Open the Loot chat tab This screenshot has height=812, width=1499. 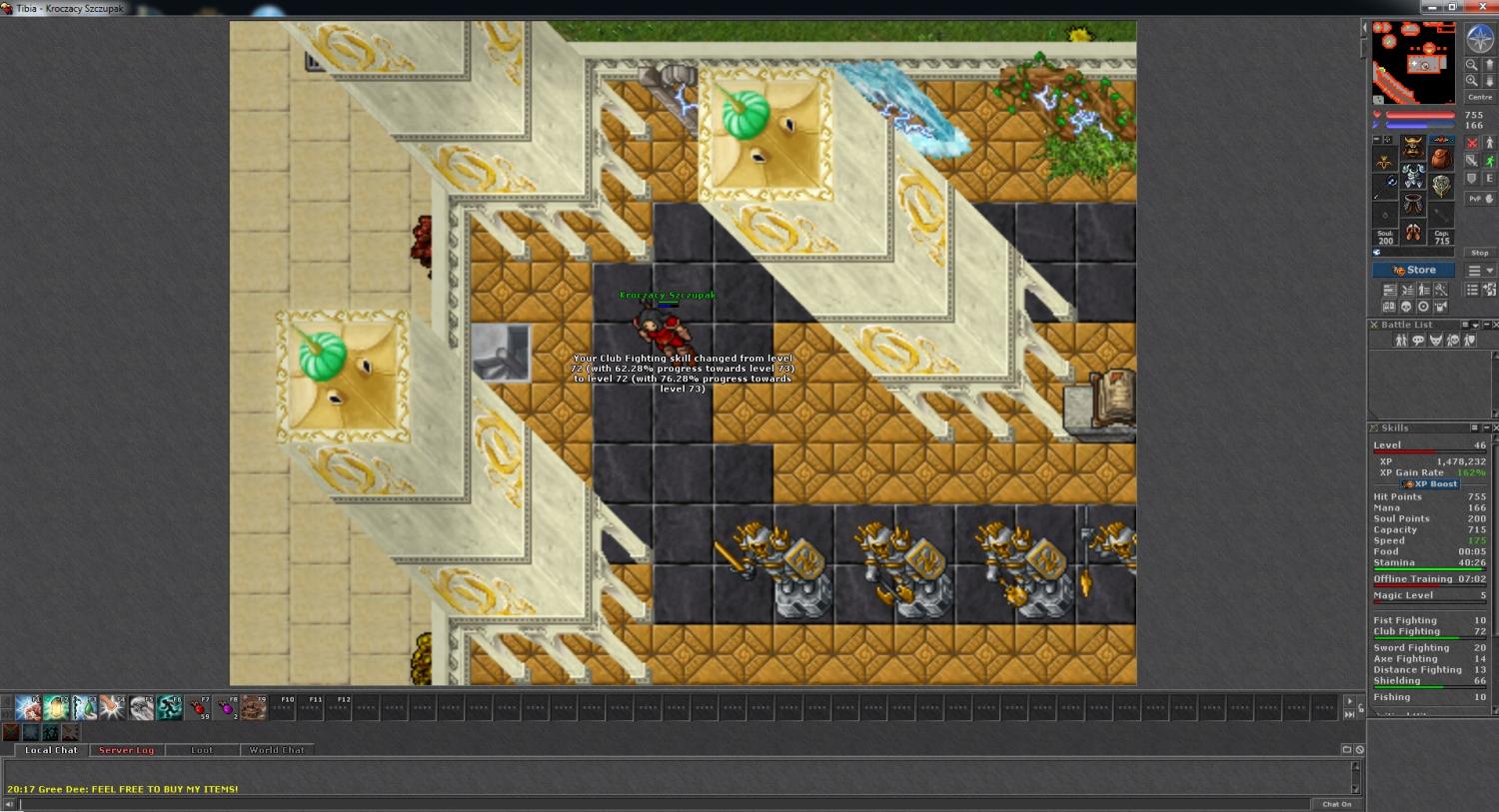pos(202,750)
